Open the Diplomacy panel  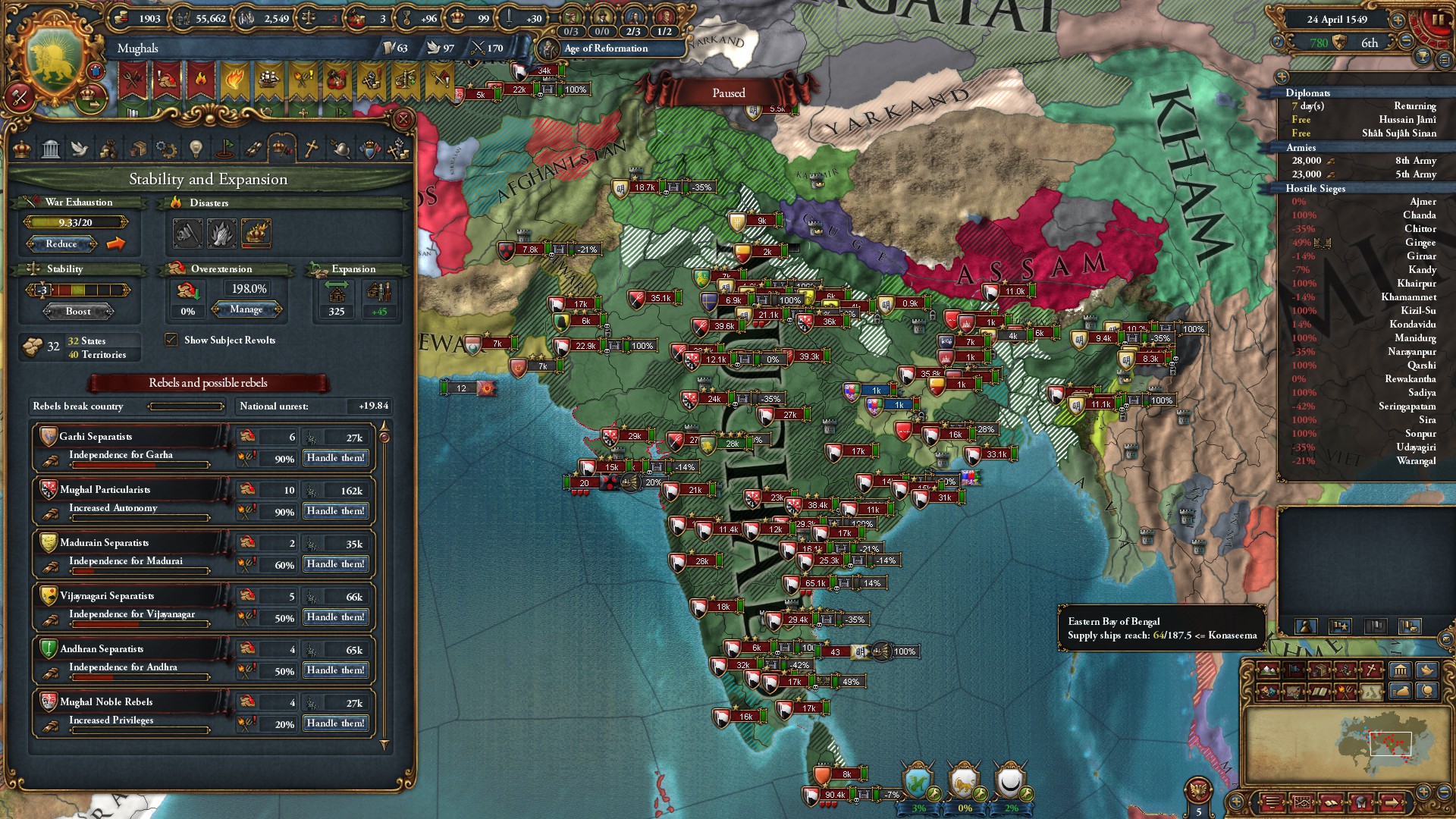tap(80, 148)
